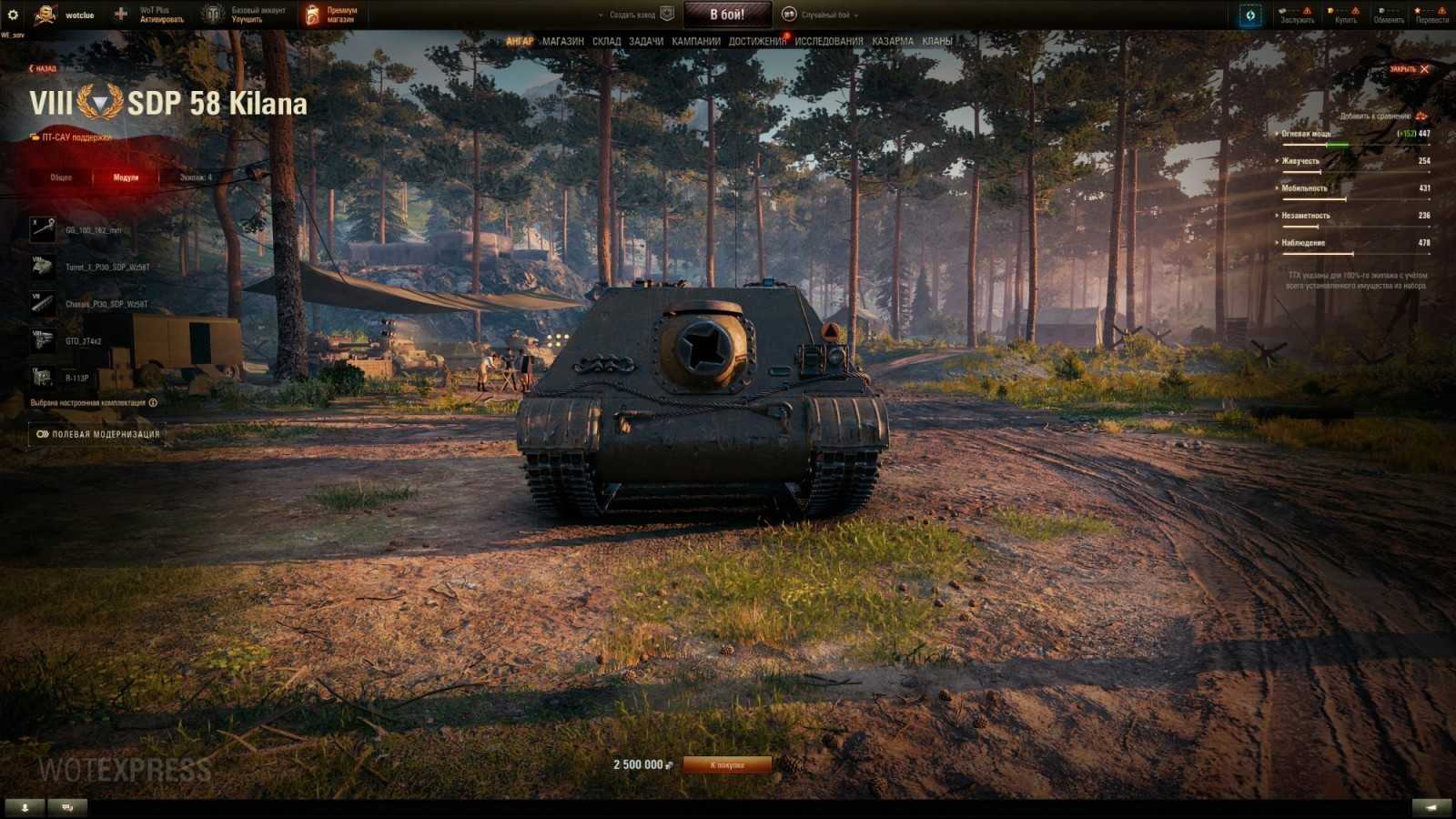Click the R-113P radio module icon

41,375
